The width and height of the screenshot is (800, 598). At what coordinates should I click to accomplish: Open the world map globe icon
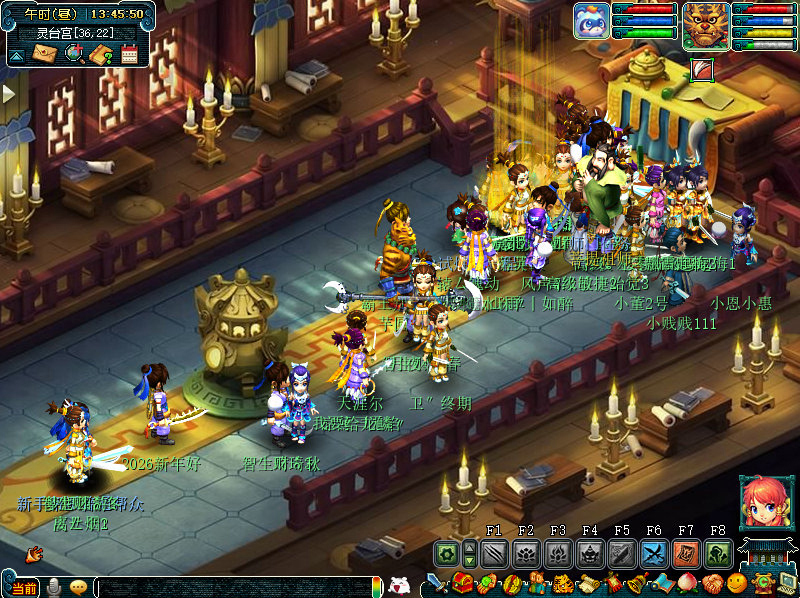[x=73, y=53]
